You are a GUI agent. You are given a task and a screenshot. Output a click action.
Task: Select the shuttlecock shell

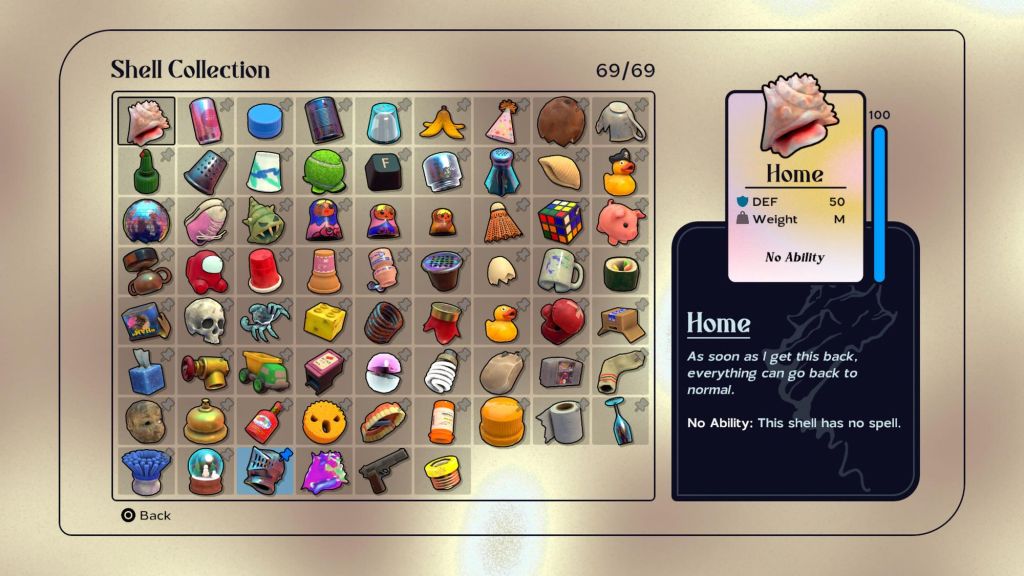tap(501, 221)
